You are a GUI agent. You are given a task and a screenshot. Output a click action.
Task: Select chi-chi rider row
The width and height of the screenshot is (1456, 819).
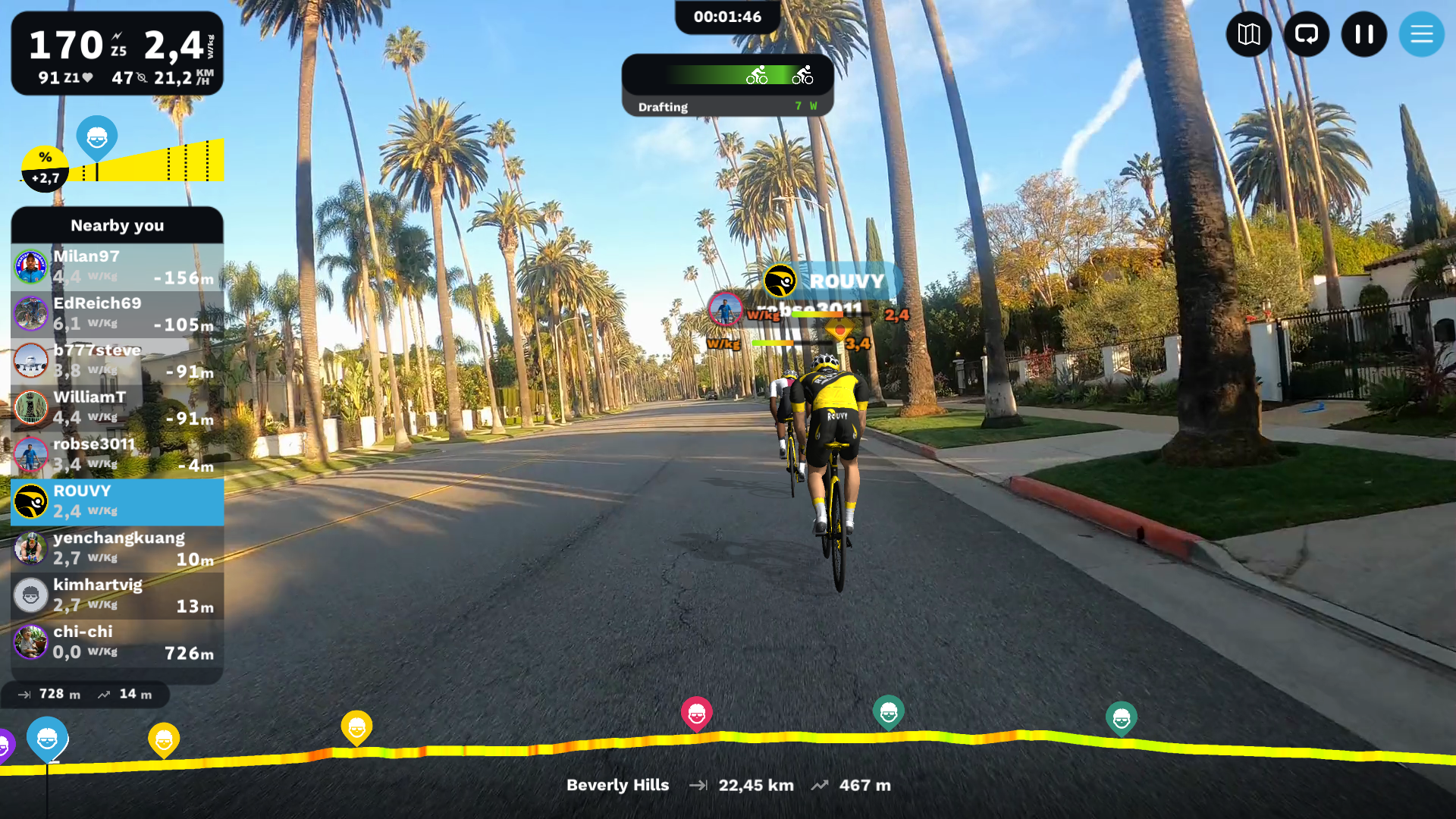(x=118, y=643)
